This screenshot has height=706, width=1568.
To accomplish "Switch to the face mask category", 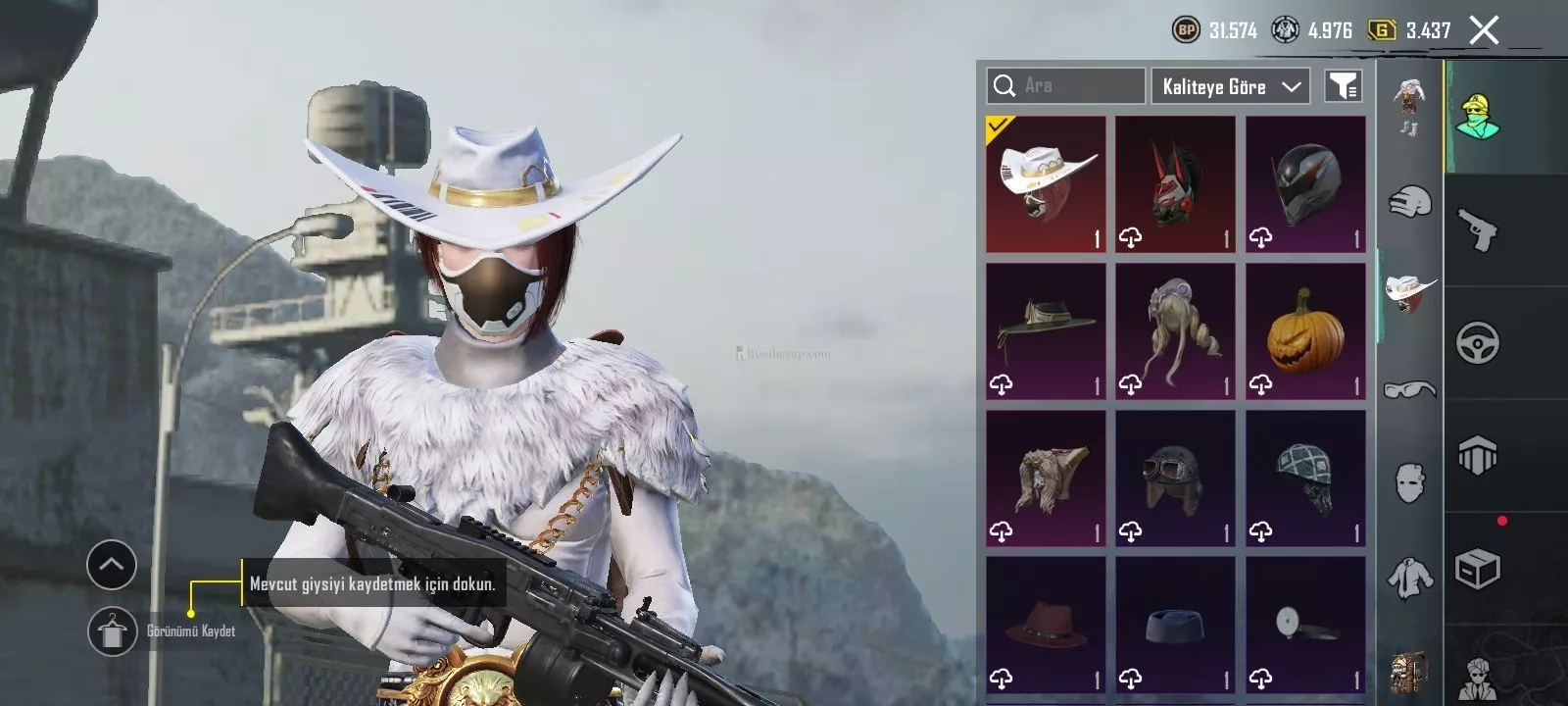I will pyautogui.click(x=1410, y=482).
